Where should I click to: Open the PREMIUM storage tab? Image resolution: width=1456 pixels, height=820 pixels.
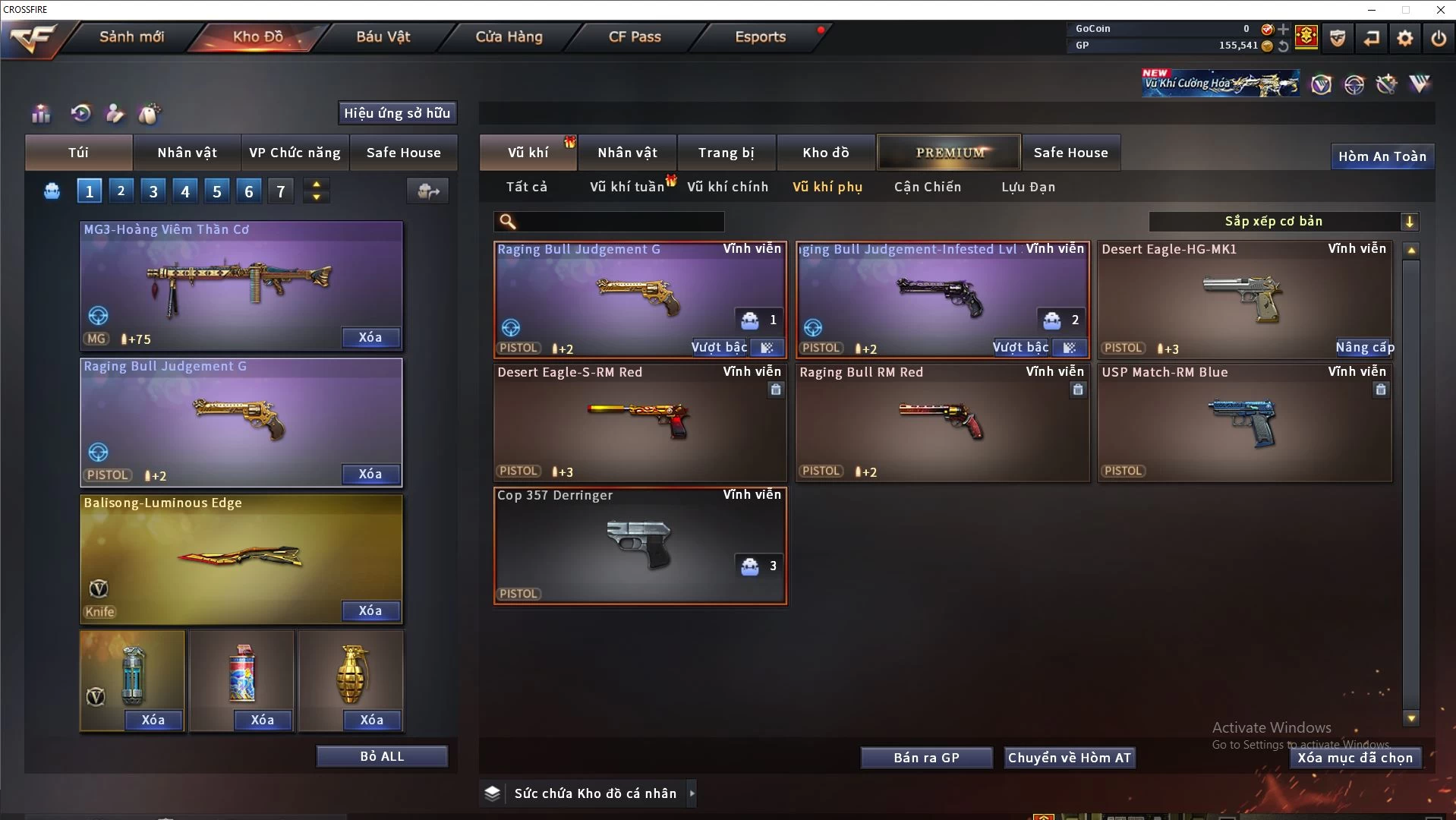(949, 153)
